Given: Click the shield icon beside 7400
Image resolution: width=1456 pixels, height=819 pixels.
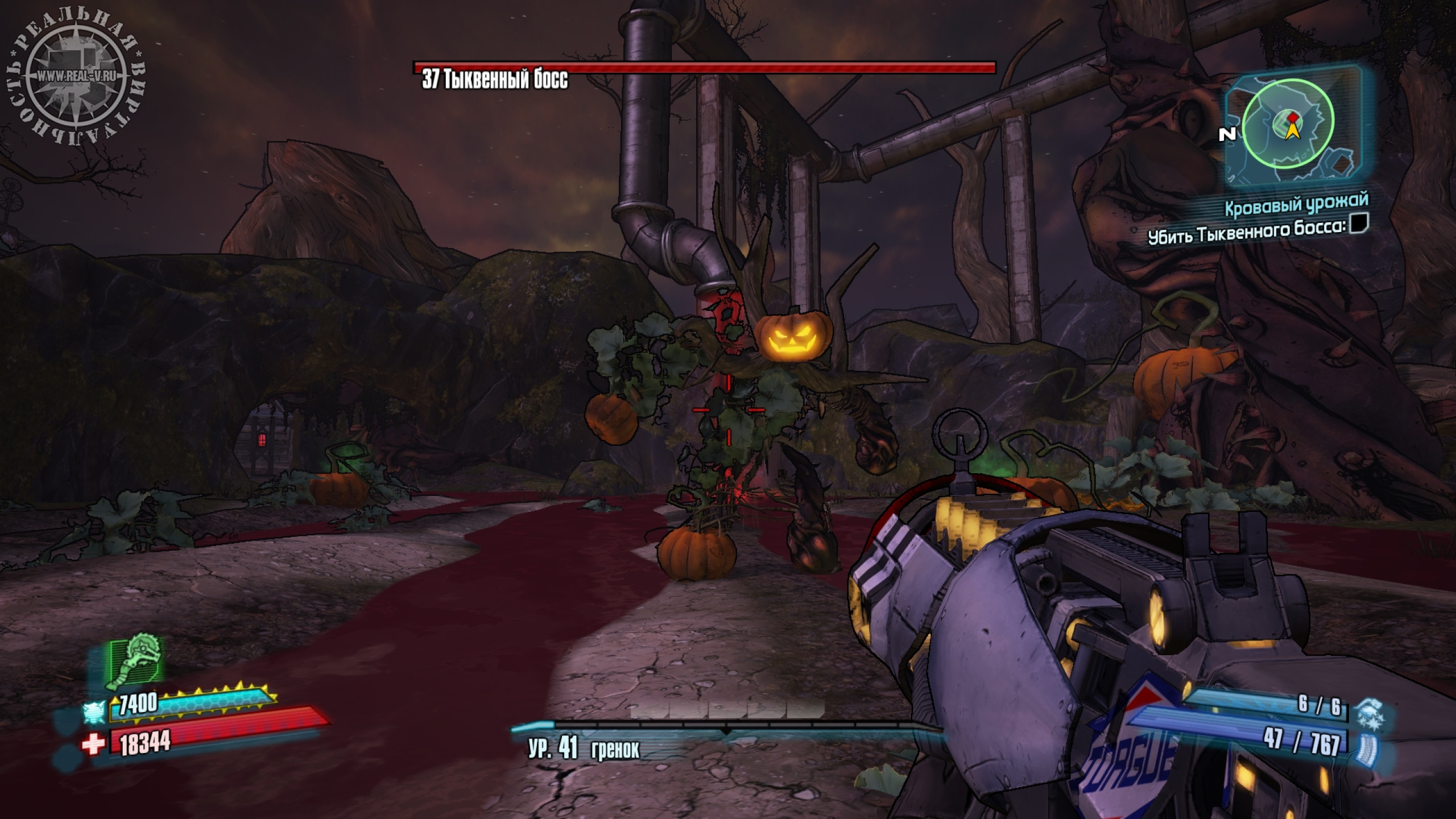Looking at the screenshot, I should 94,710.
